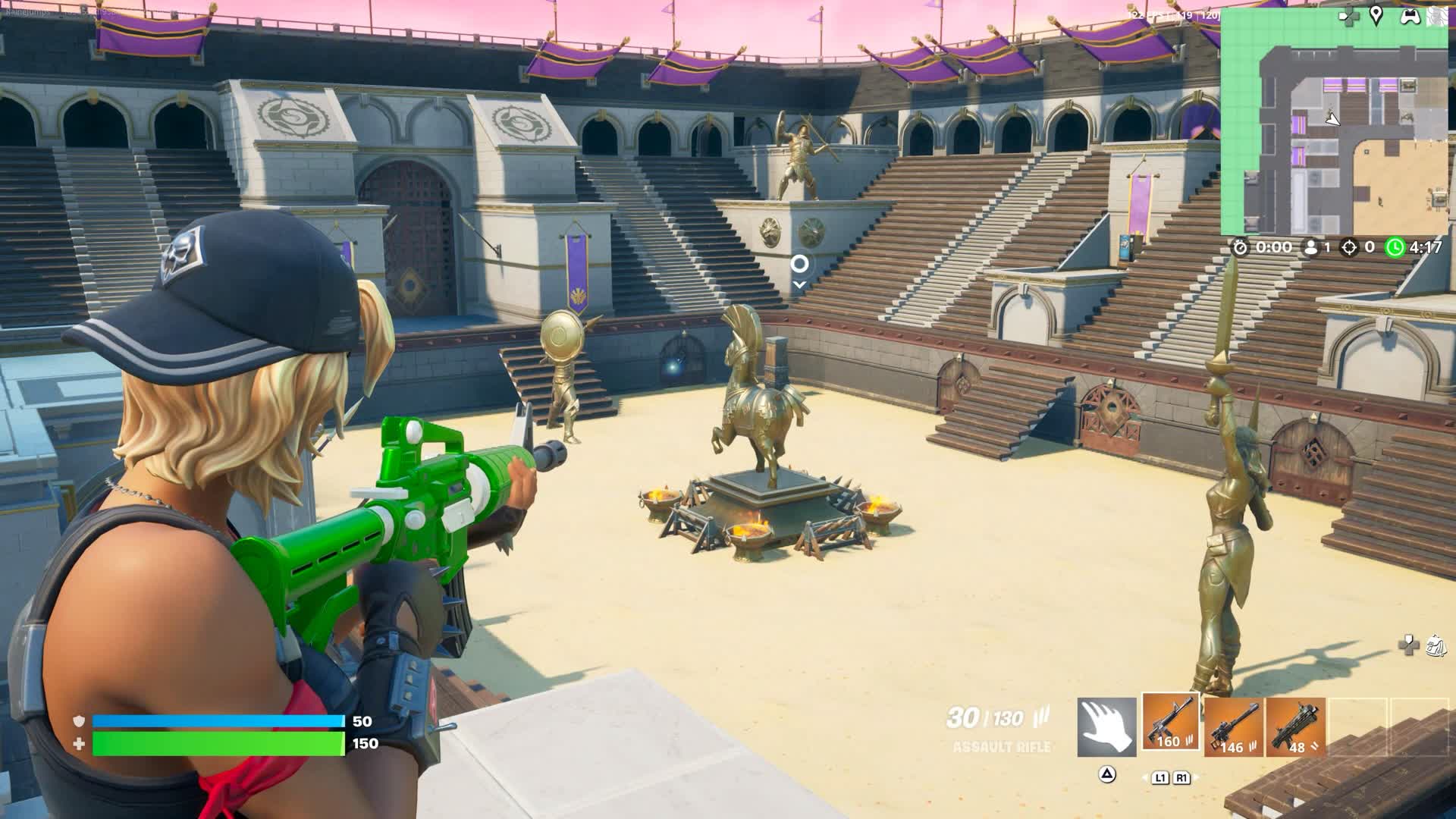This screenshot has width=1456, height=819.
Task: Click the map pin marker icon
Action: [1376, 17]
